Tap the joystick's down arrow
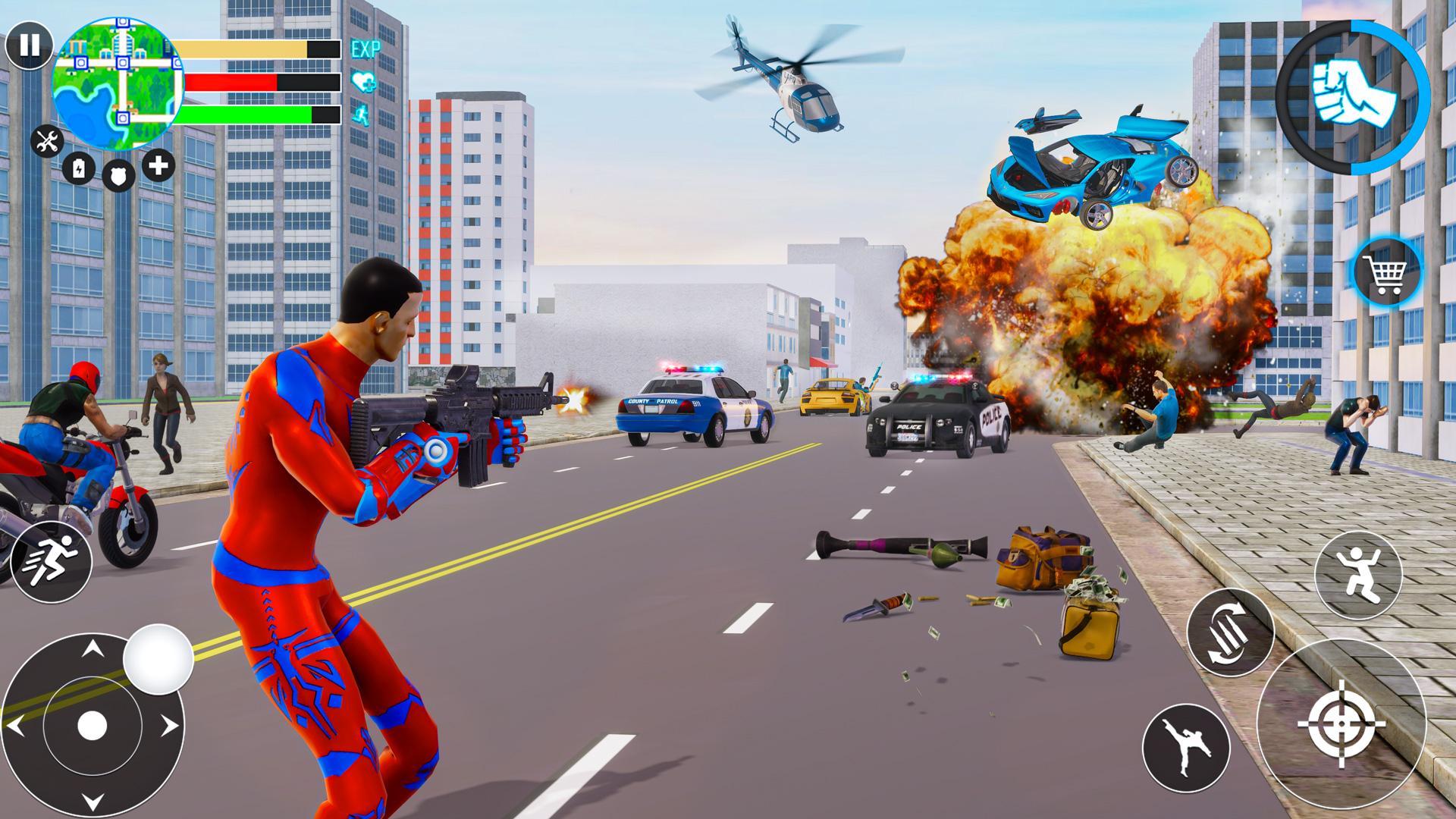Viewport: 1456px width, 819px height. click(x=93, y=801)
